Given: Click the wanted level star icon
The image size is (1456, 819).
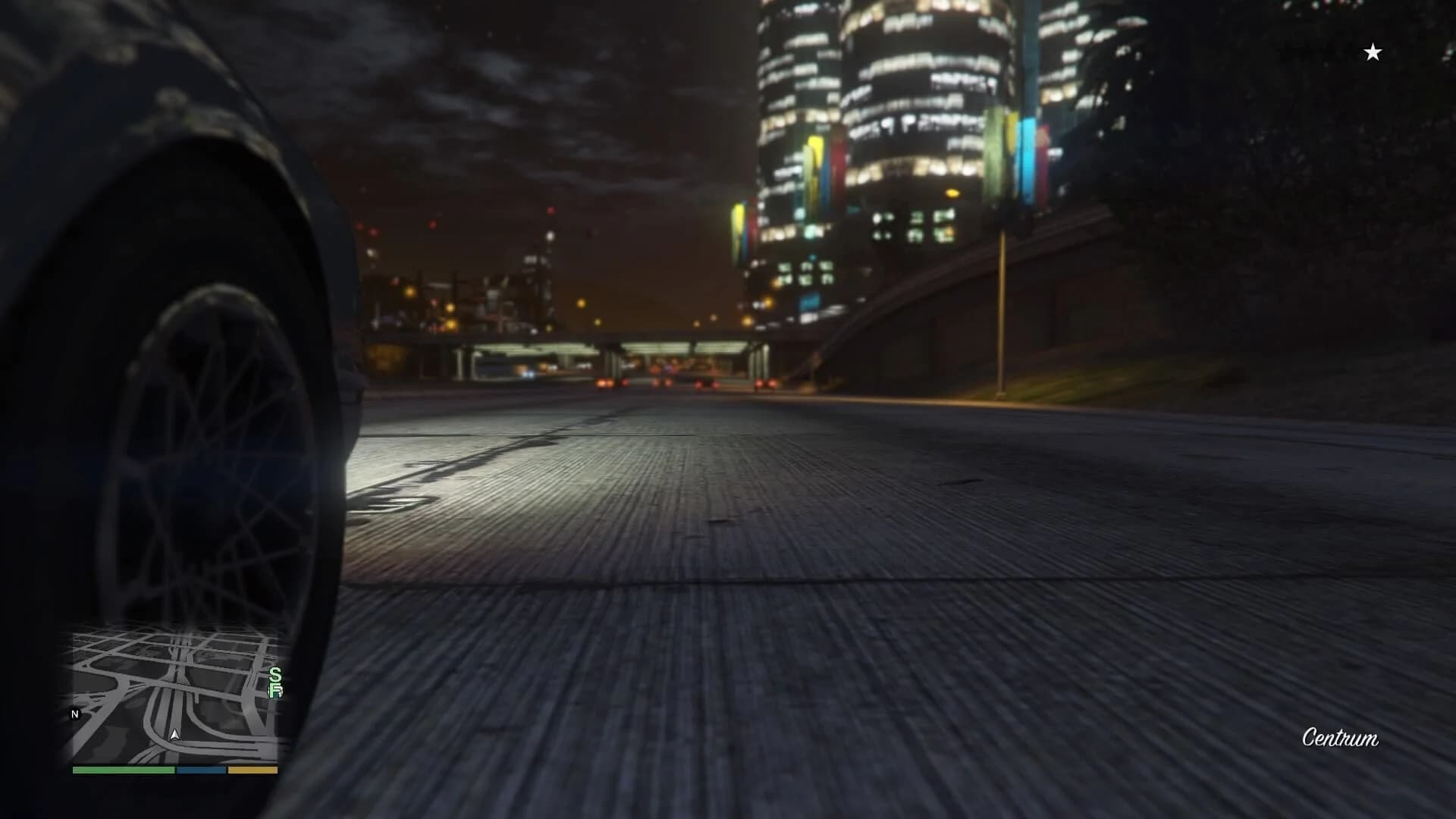Looking at the screenshot, I should tap(1372, 52).
